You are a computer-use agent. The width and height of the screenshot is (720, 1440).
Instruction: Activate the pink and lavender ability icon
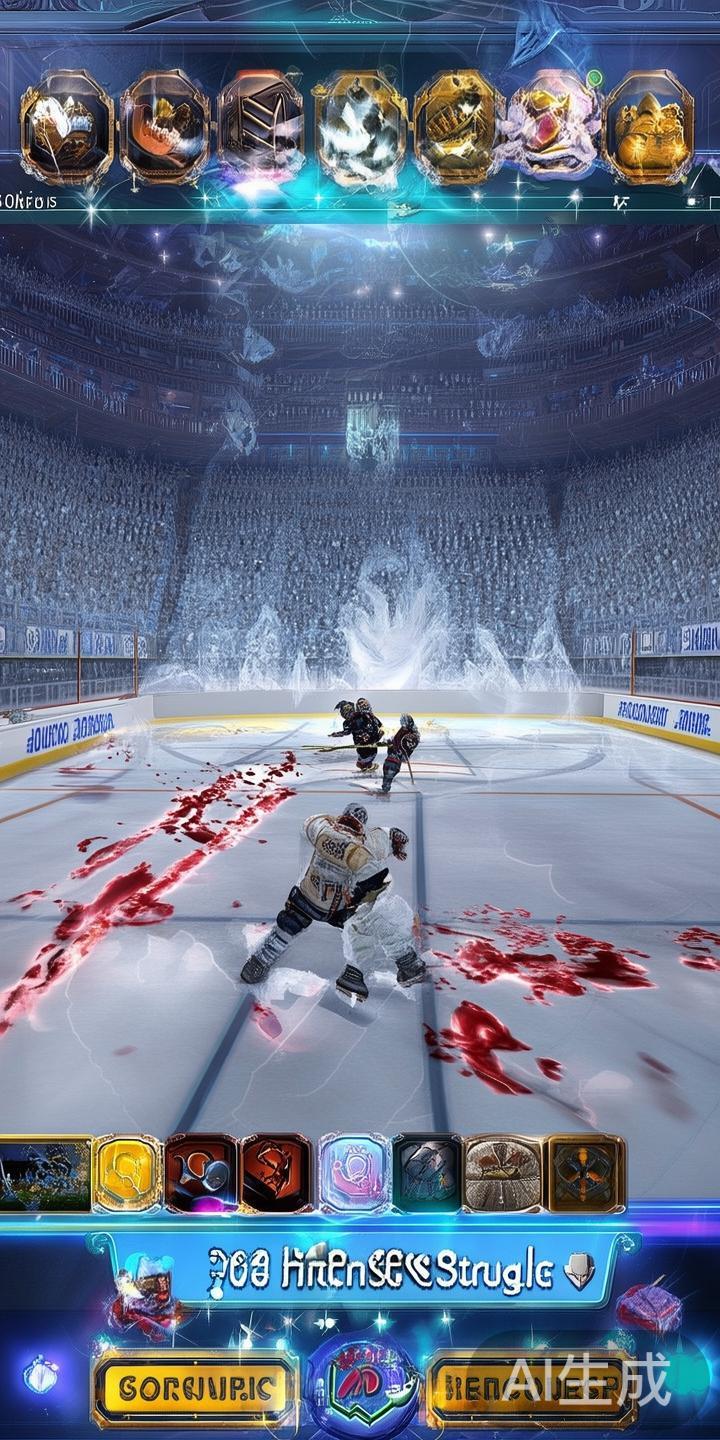pos(354,1174)
